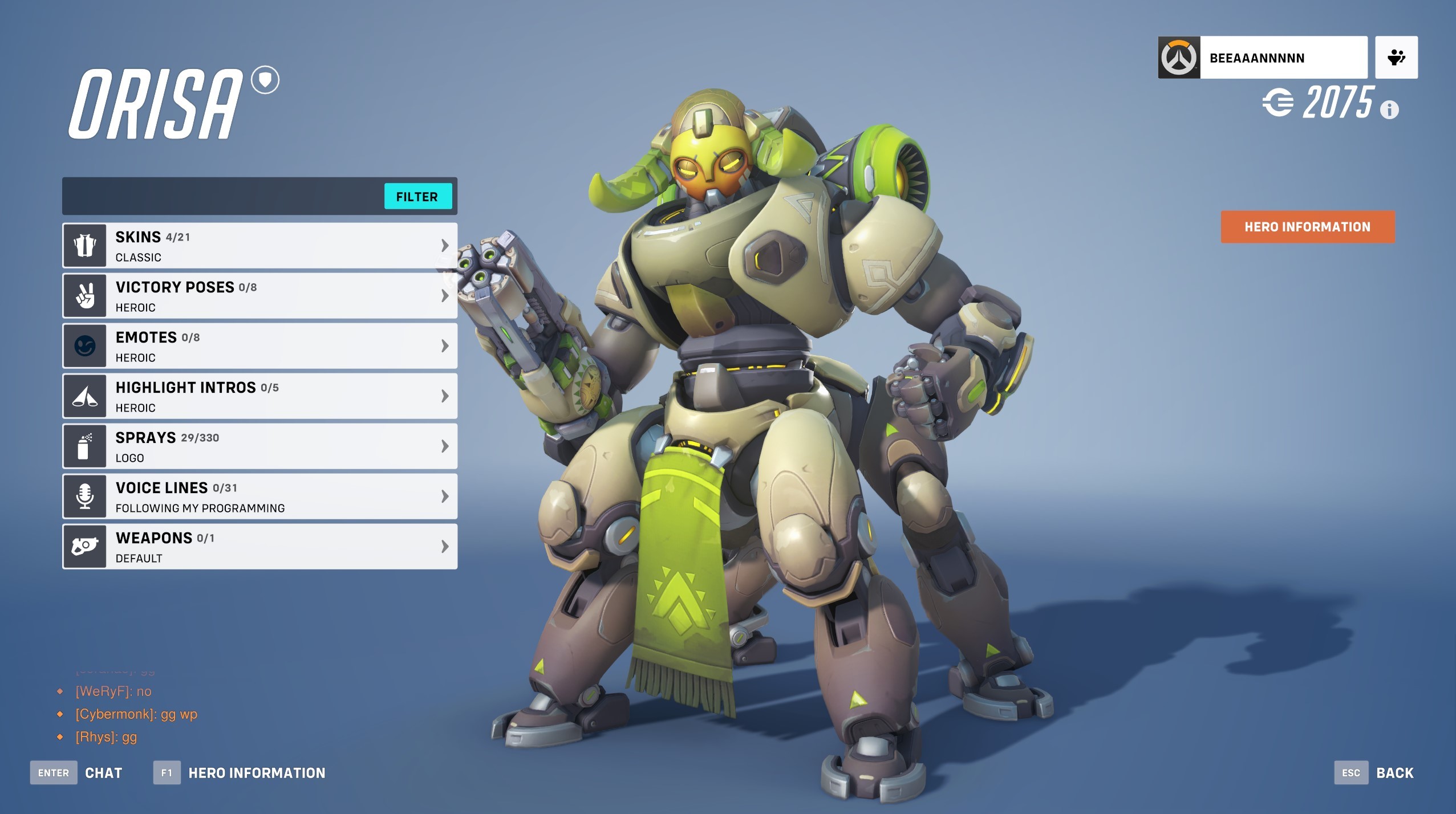Expand the Skins category arrow
This screenshot has height=814, width=1456.
click(444, 245)
